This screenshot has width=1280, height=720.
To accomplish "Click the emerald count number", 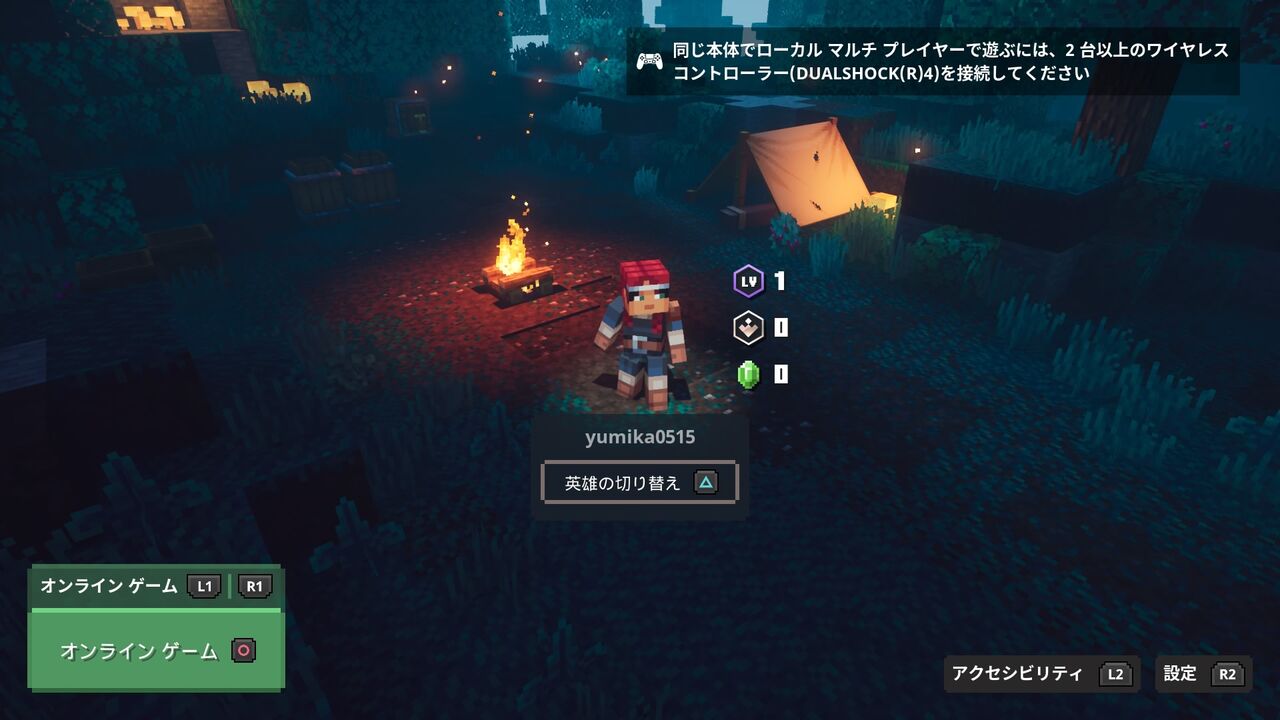I will 779,373.
